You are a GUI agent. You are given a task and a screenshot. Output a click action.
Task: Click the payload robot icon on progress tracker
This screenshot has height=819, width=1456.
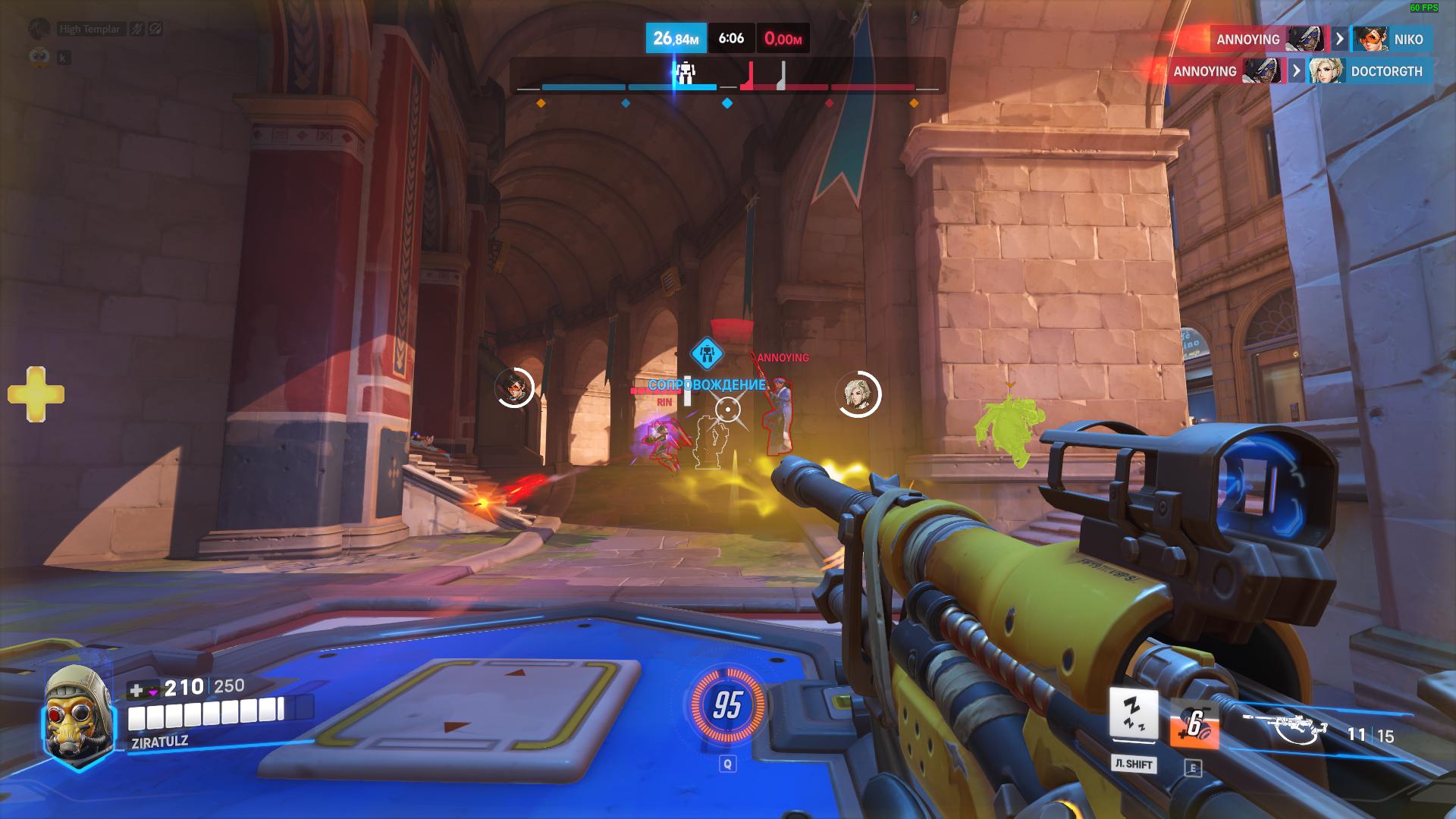[x=686, y=73]
